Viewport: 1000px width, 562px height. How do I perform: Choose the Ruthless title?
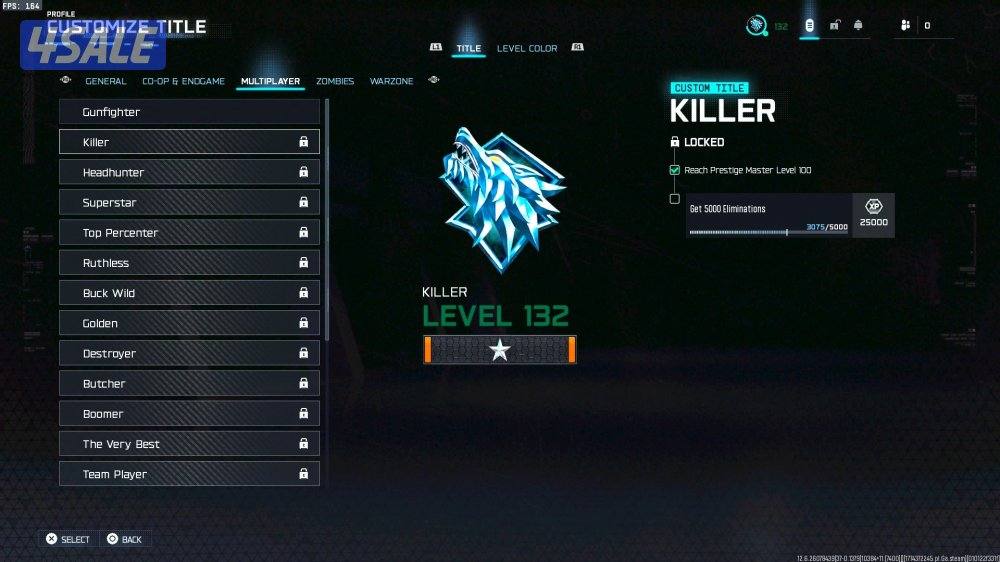click(189, 263)
